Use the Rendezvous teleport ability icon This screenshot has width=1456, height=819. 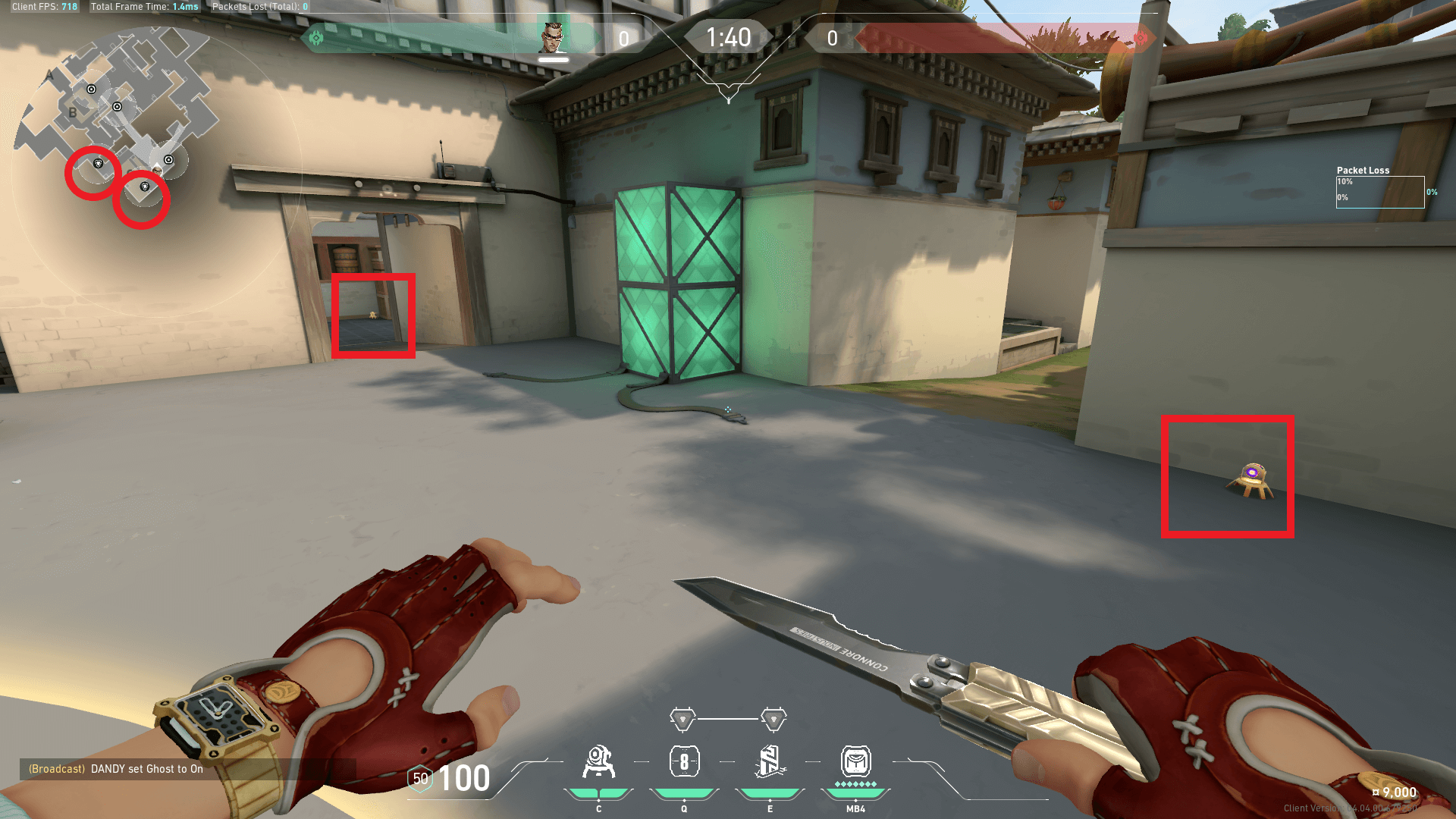(770, 762)
